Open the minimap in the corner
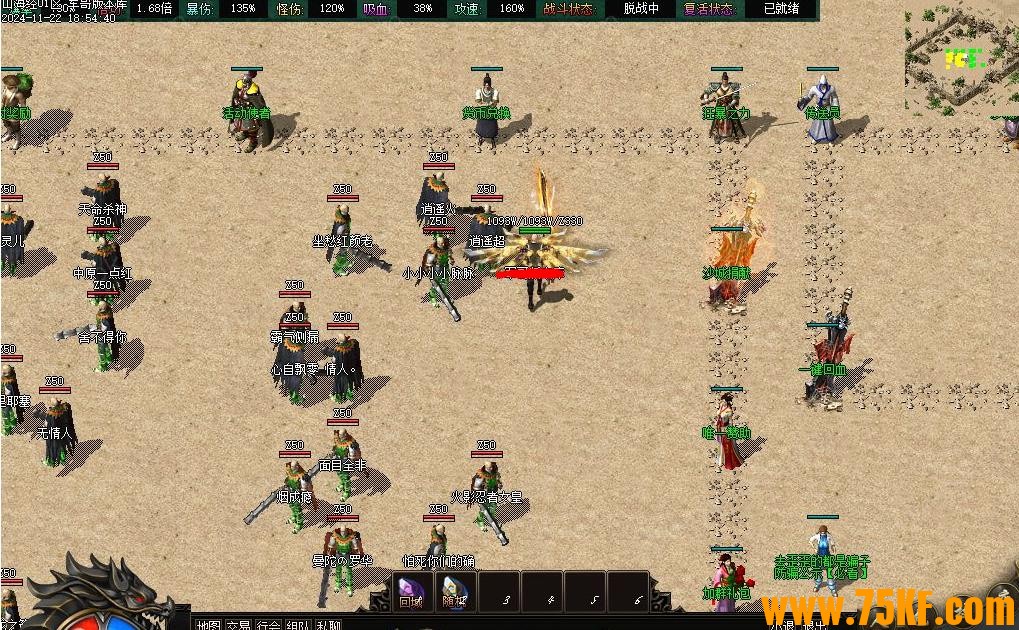Screen dimensions: 1019x630 coord(960,58)
